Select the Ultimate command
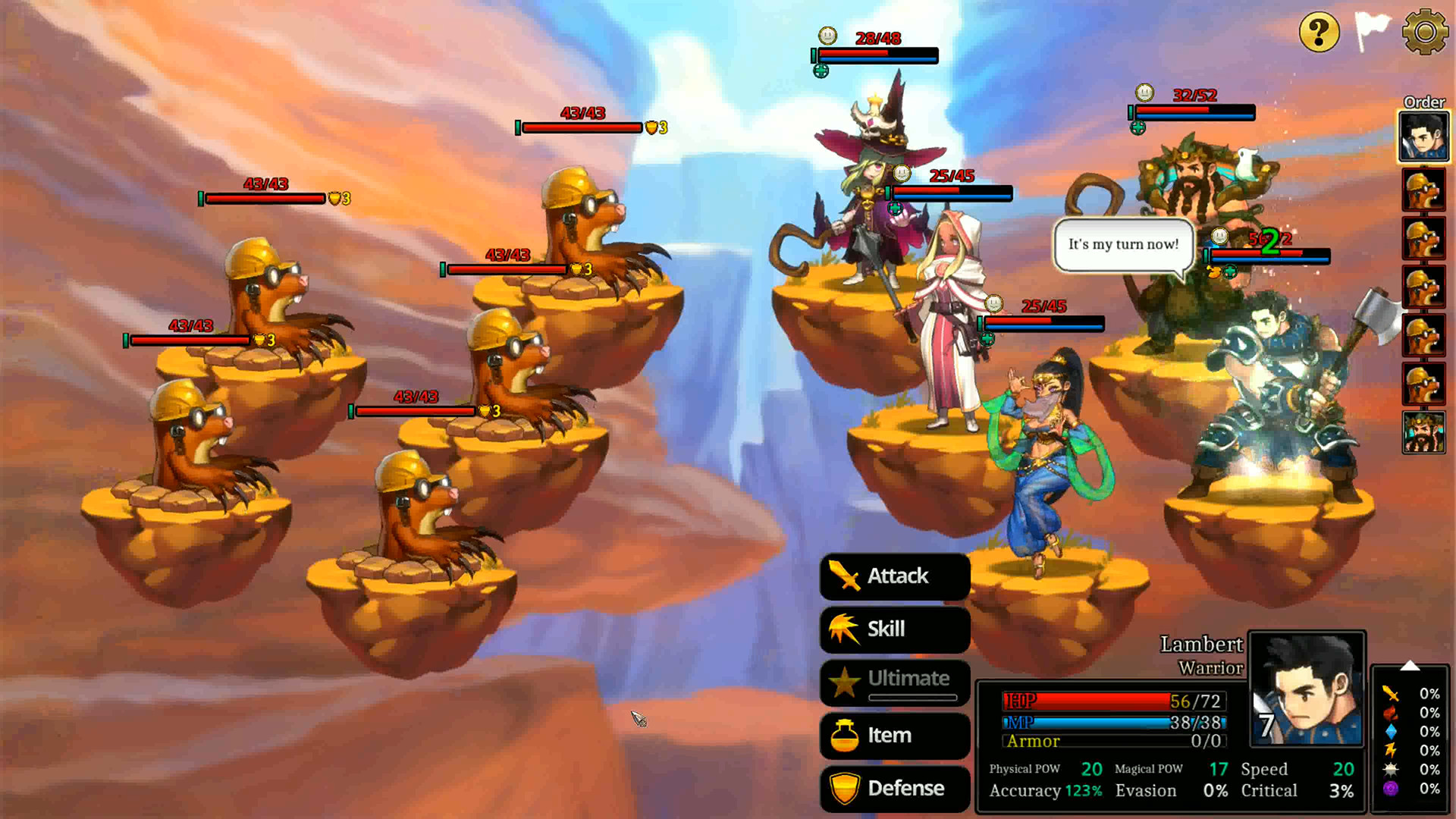Image resolution: width=1456 pixels, height=819 pixels. (x=895, y=681)
